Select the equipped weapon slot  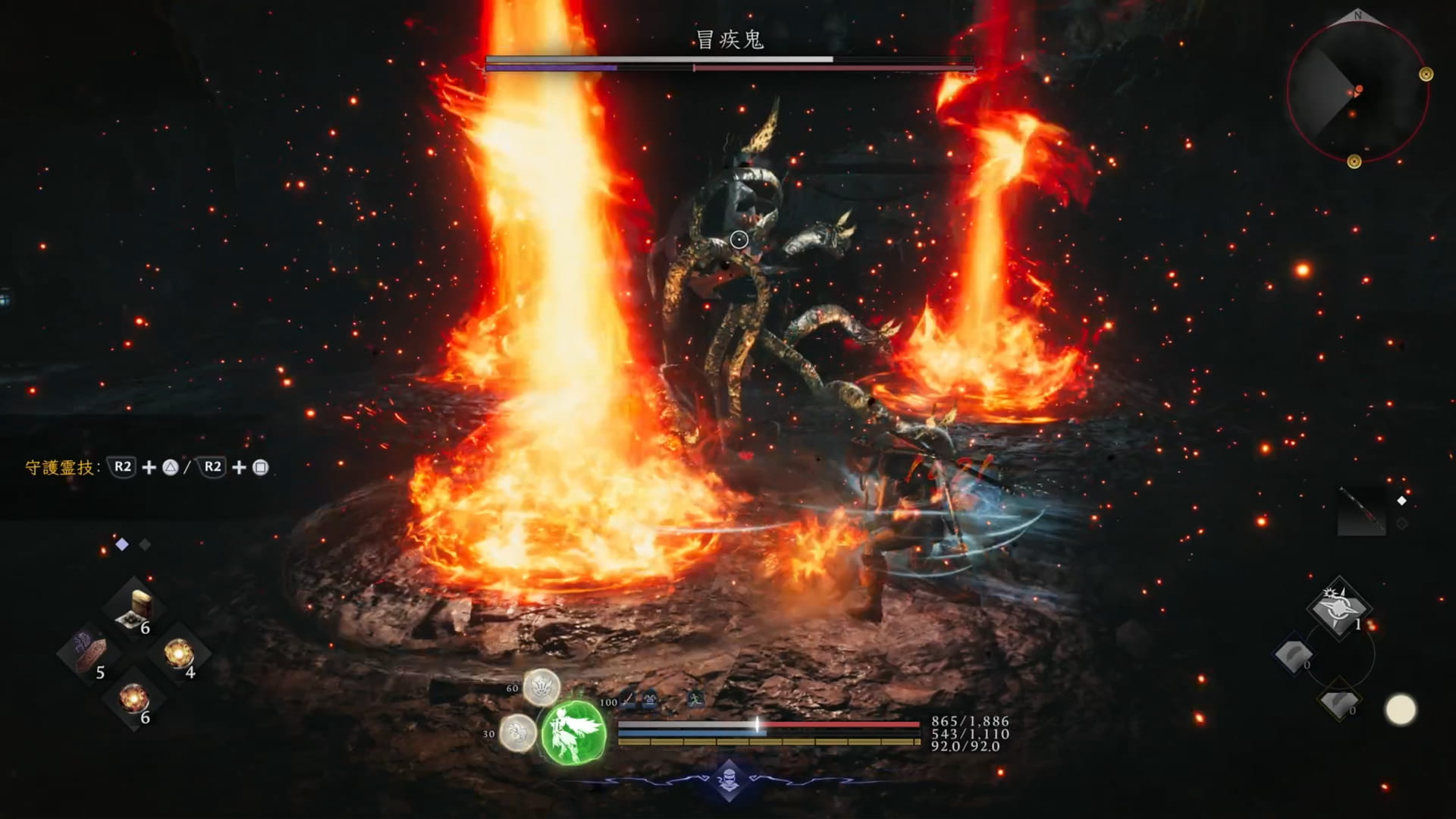[x=1361, y=510]
